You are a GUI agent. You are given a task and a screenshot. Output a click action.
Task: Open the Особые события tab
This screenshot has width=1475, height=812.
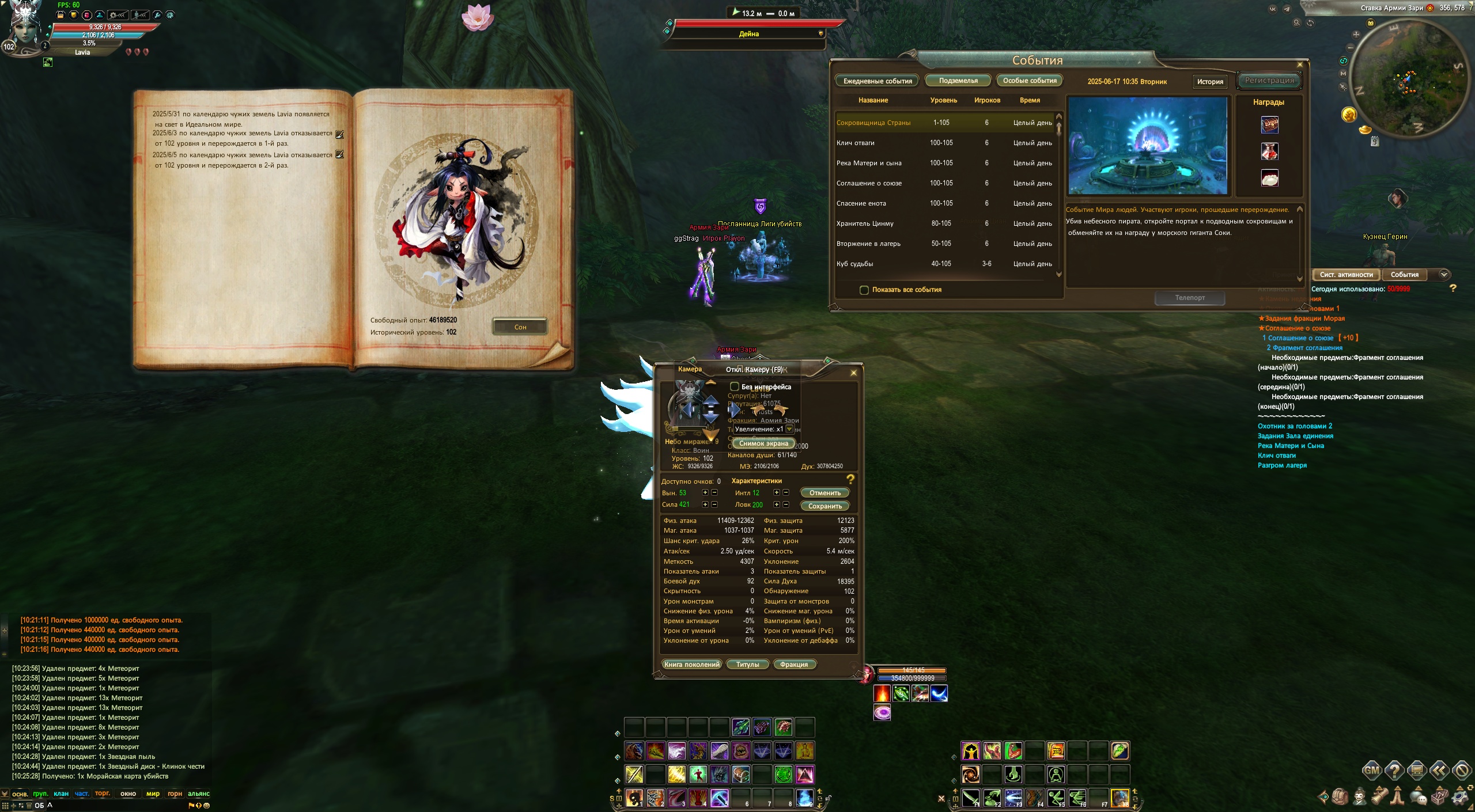(1030, 81)
